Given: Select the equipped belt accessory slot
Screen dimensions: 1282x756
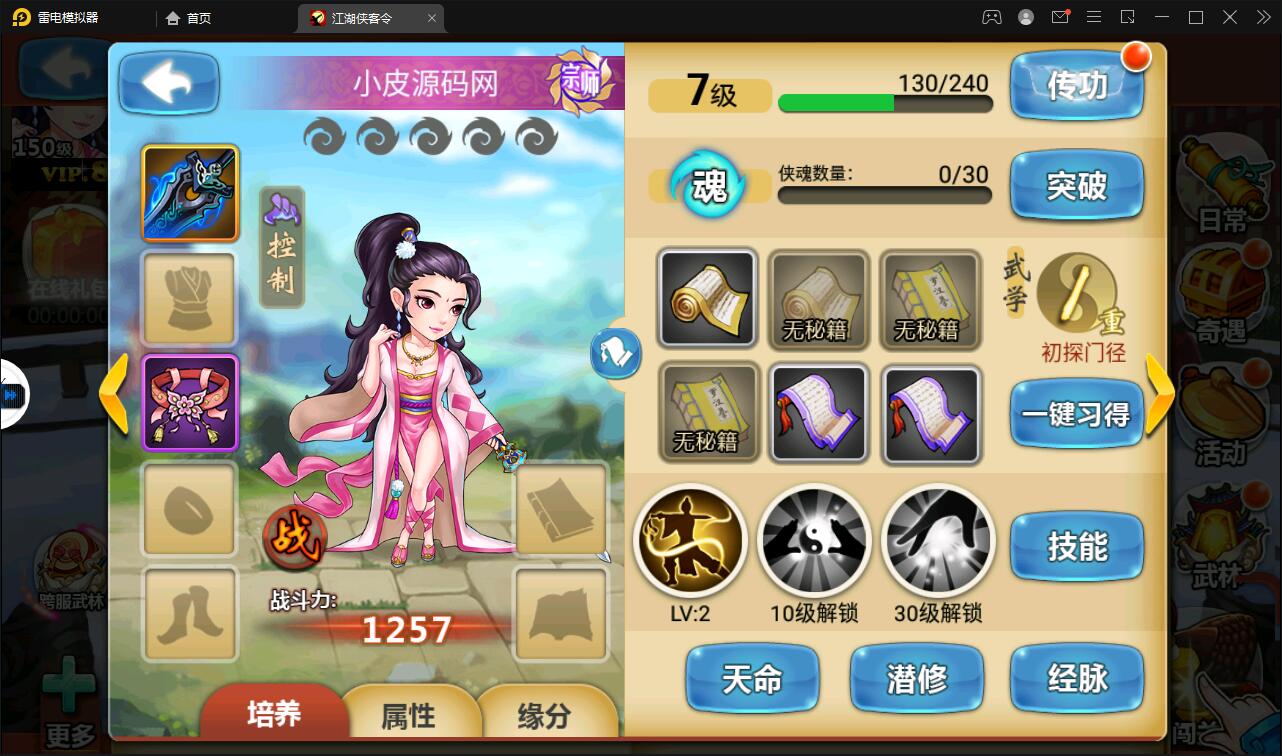Looking at the screenshot, I should click(x=188, y=404).
